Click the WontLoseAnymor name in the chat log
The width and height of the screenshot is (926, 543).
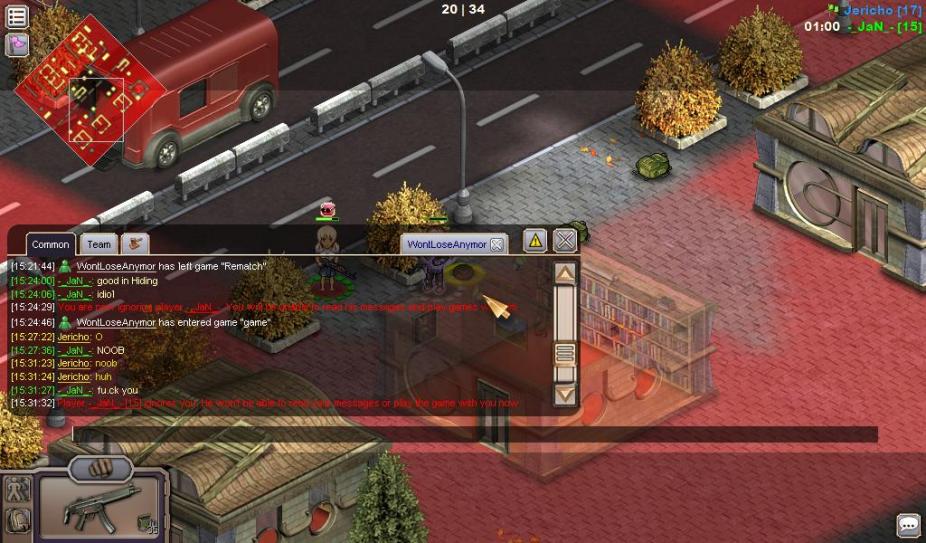(x=116, y=267)
